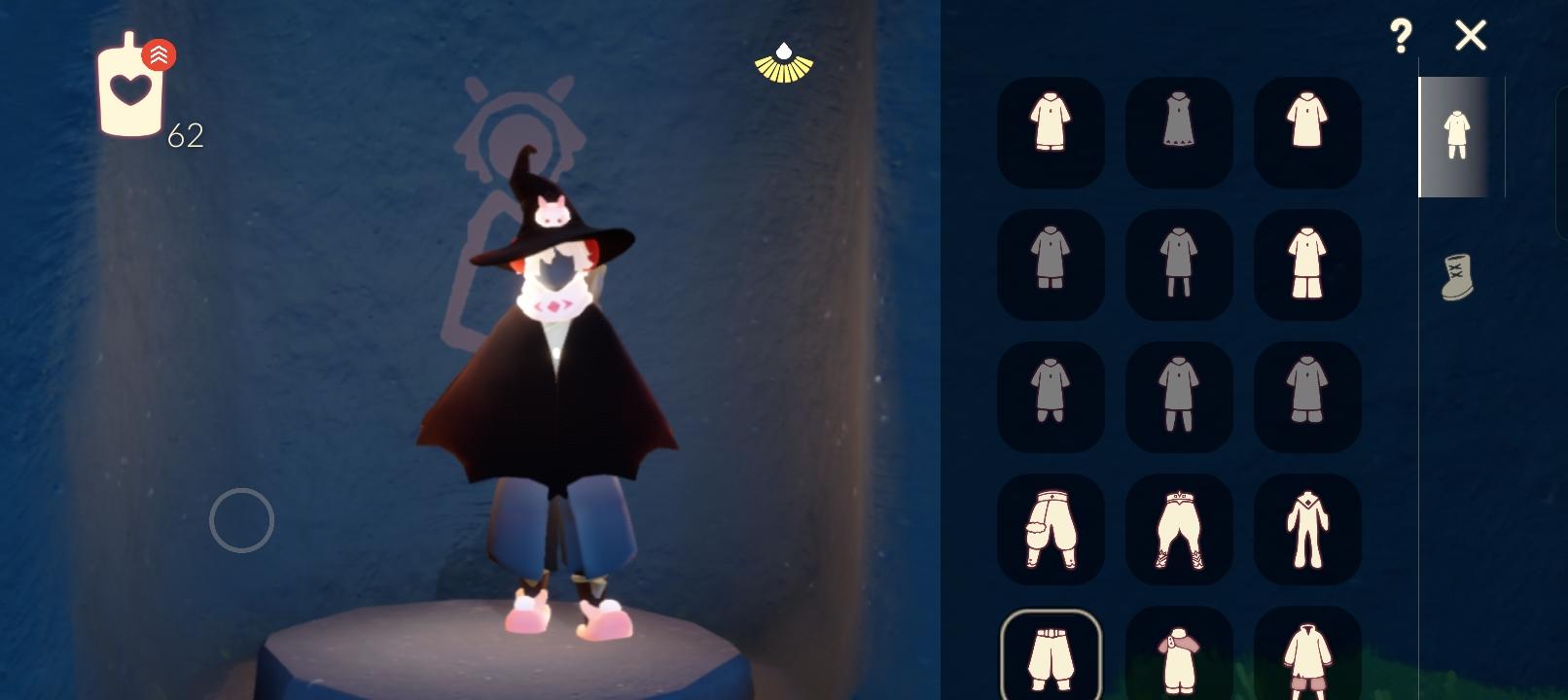Screen dimensions: 1568x700
Task: Tap the yellow wing light meter
Action: 783,61
